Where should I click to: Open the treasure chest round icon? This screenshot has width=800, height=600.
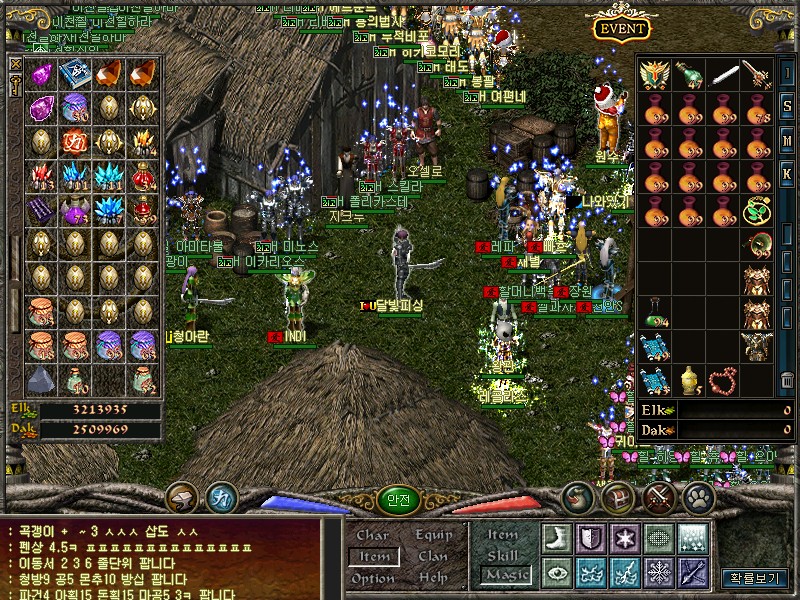click(620, 497)
